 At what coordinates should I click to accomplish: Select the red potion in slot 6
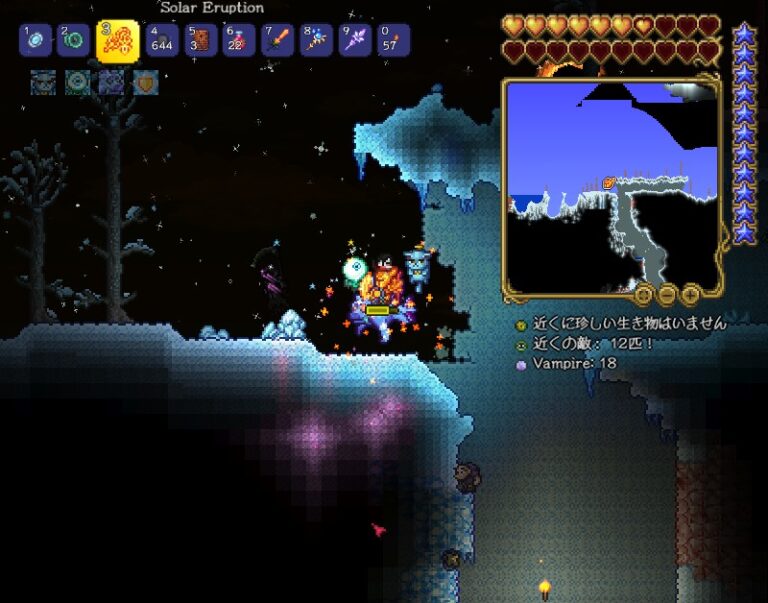(x=238, y=41)
